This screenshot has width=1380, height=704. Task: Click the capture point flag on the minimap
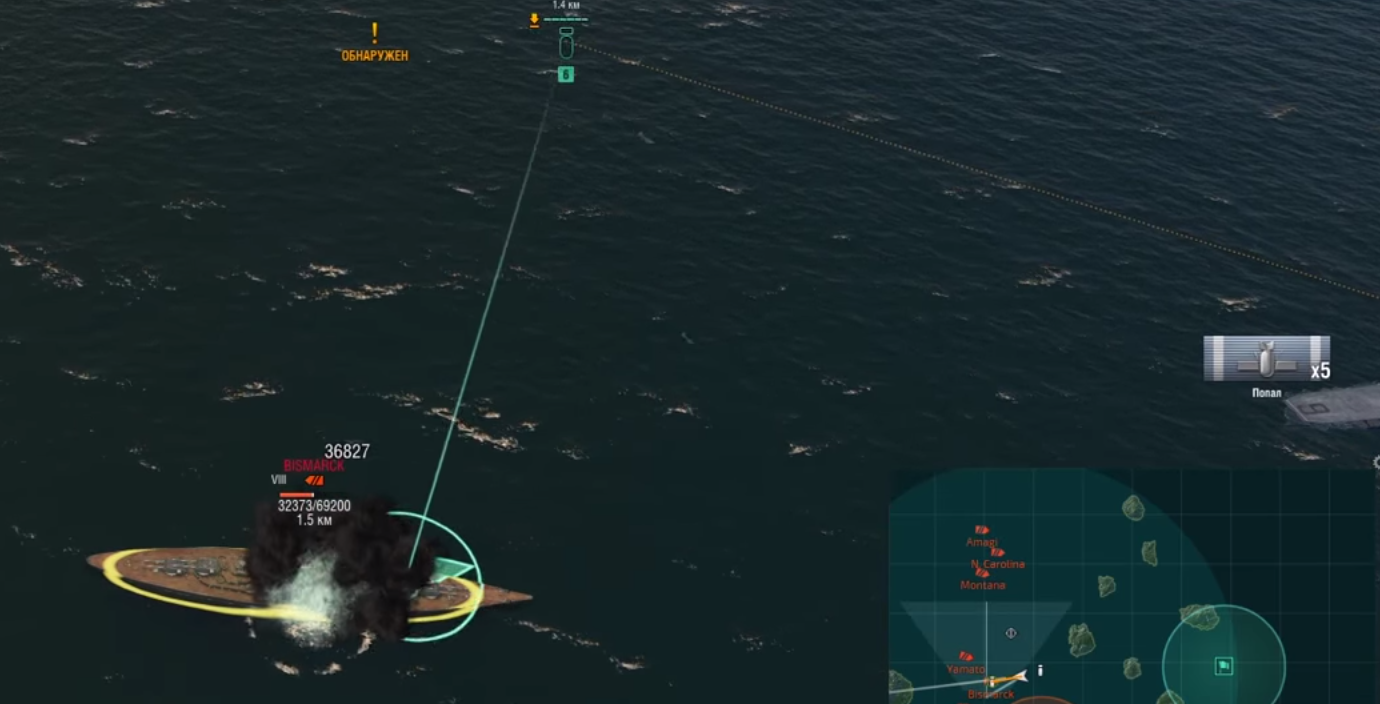1223,666
